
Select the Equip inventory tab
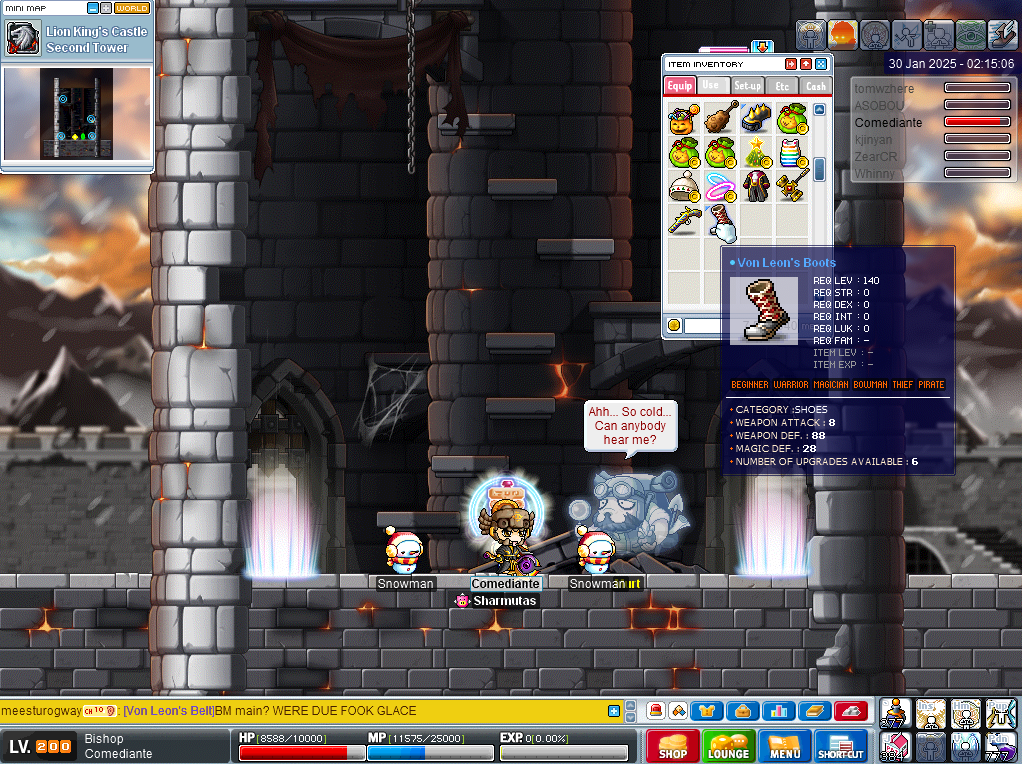point(680,86)
